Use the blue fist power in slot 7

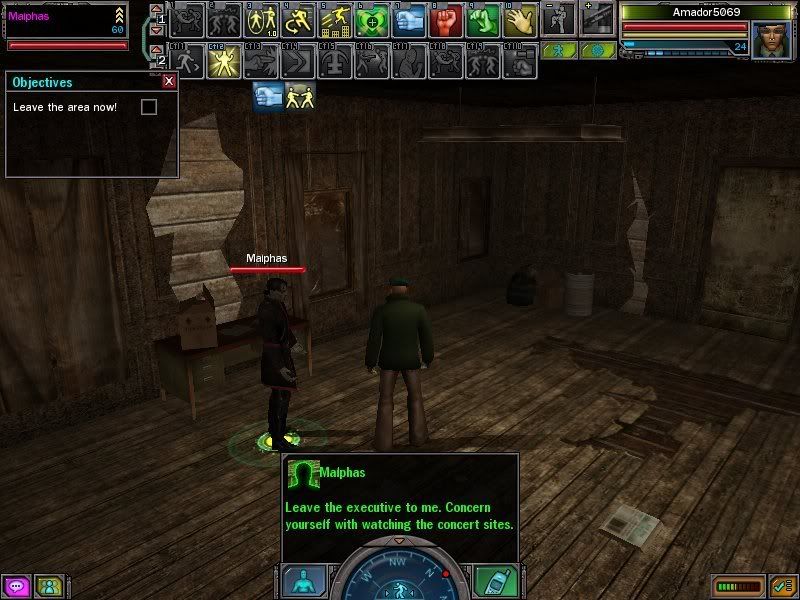point(408,20)
